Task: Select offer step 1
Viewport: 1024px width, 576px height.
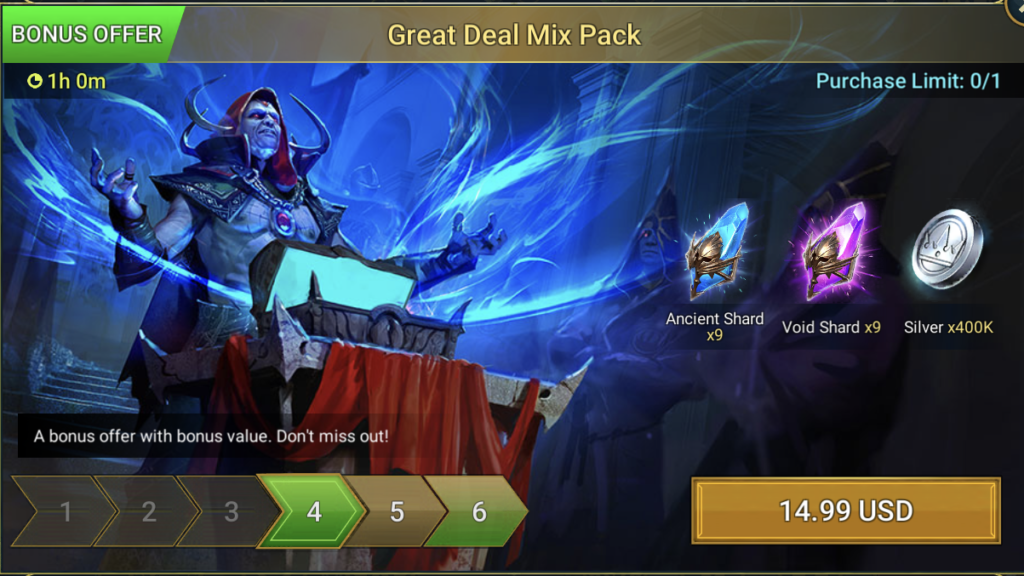Action: (x=65, y=512)
